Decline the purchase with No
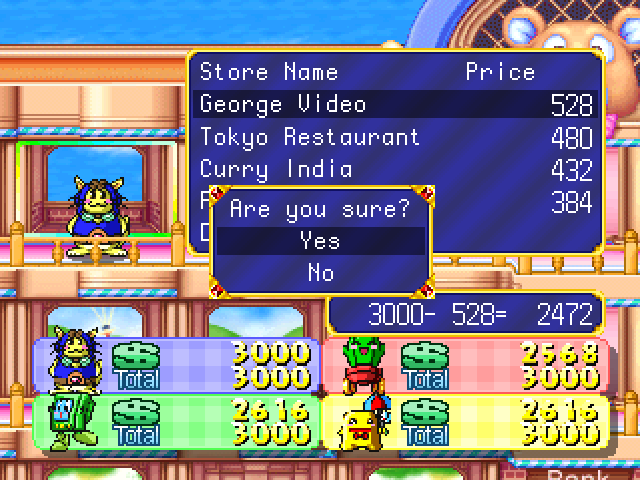 point(320,272)
